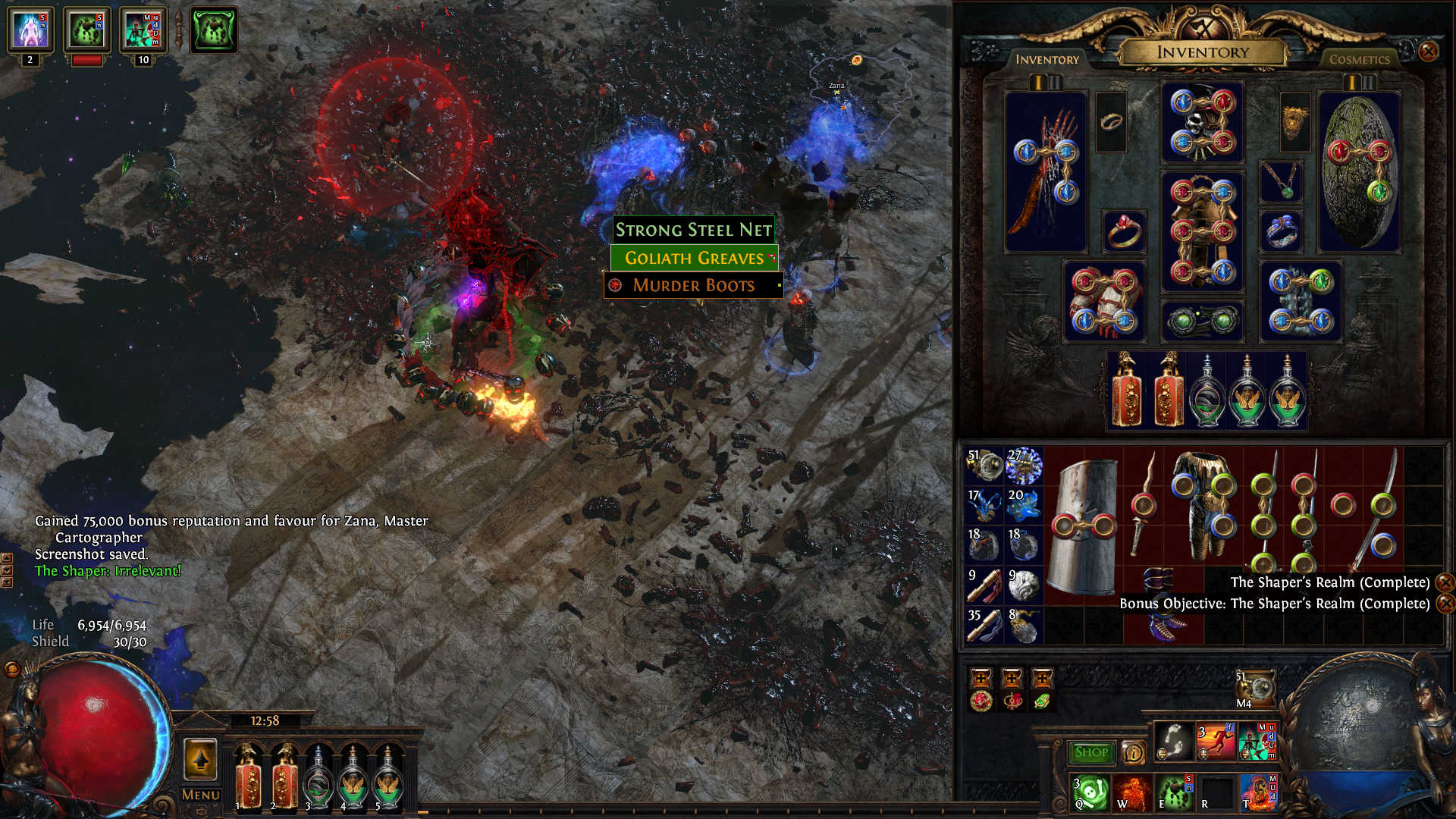The image size is (1456, 819).
Task: Pick up the Goliath Greaves loot label
Action: click(x=694, y=258)
